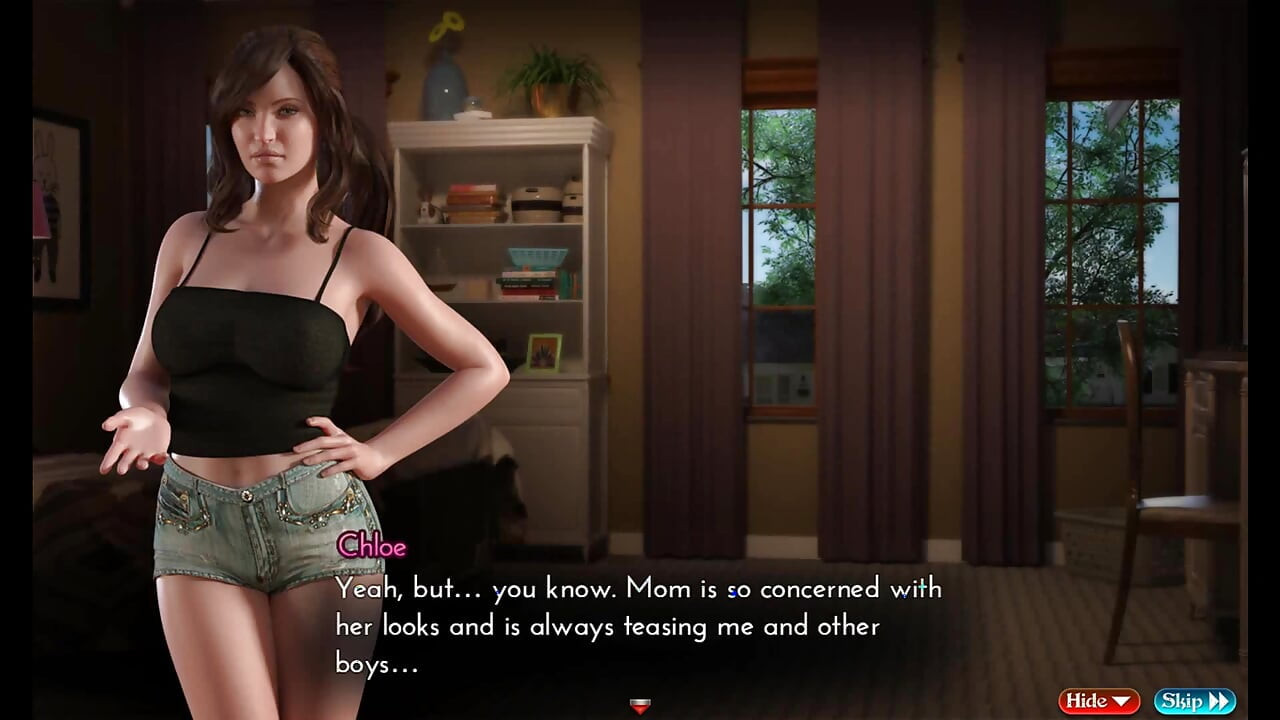This screenshot has width=1280, height=720.
Task: Skip the dialogue
Action: (1194, 701)
